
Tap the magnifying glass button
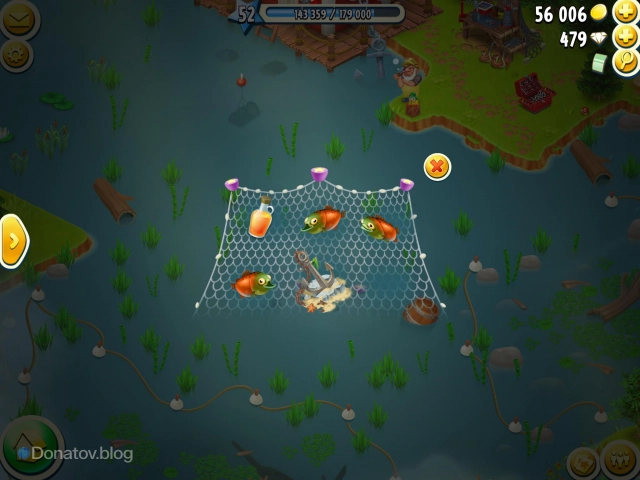(x=624, y=62)
